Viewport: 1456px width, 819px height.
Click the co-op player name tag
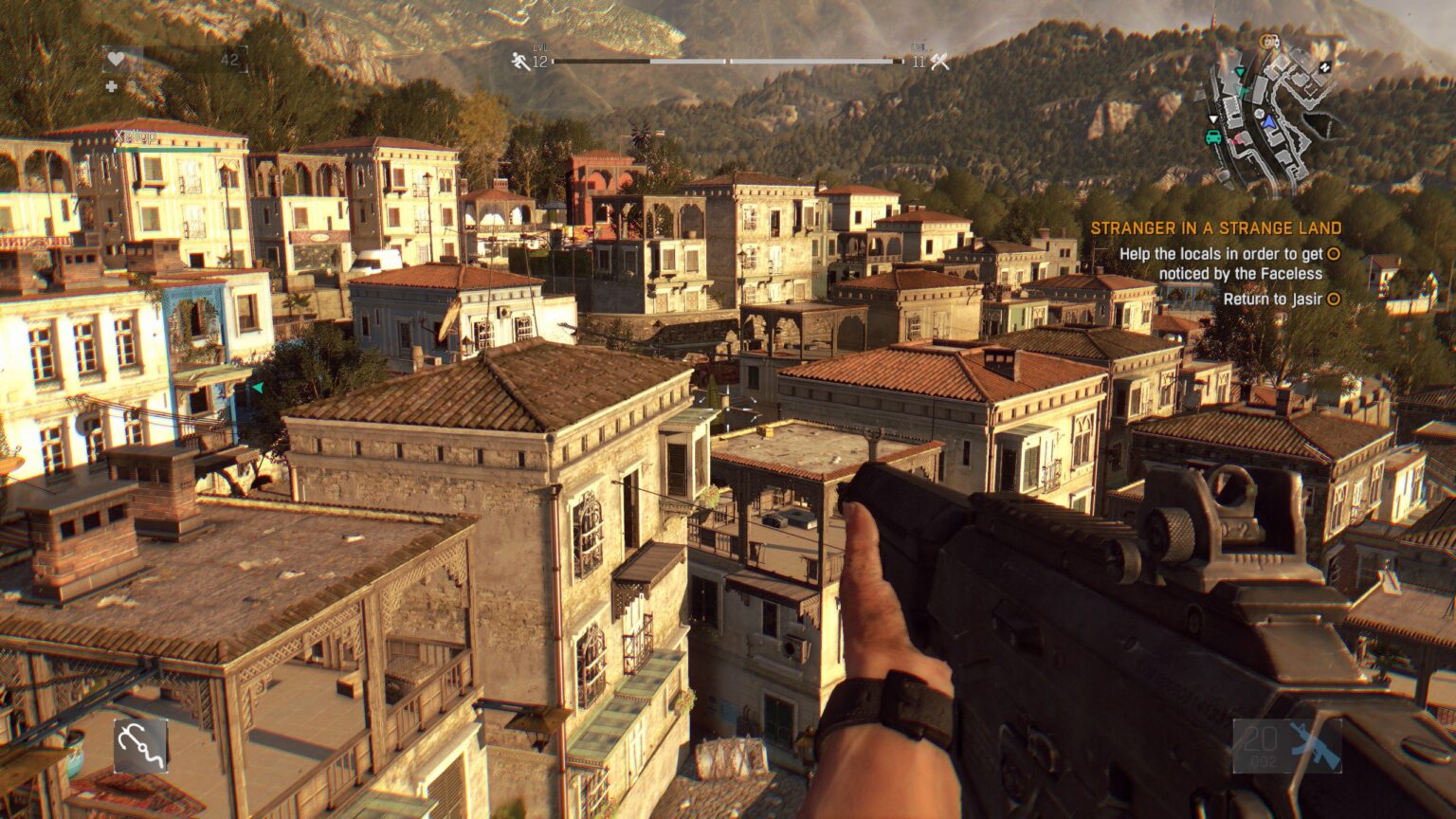136,136
